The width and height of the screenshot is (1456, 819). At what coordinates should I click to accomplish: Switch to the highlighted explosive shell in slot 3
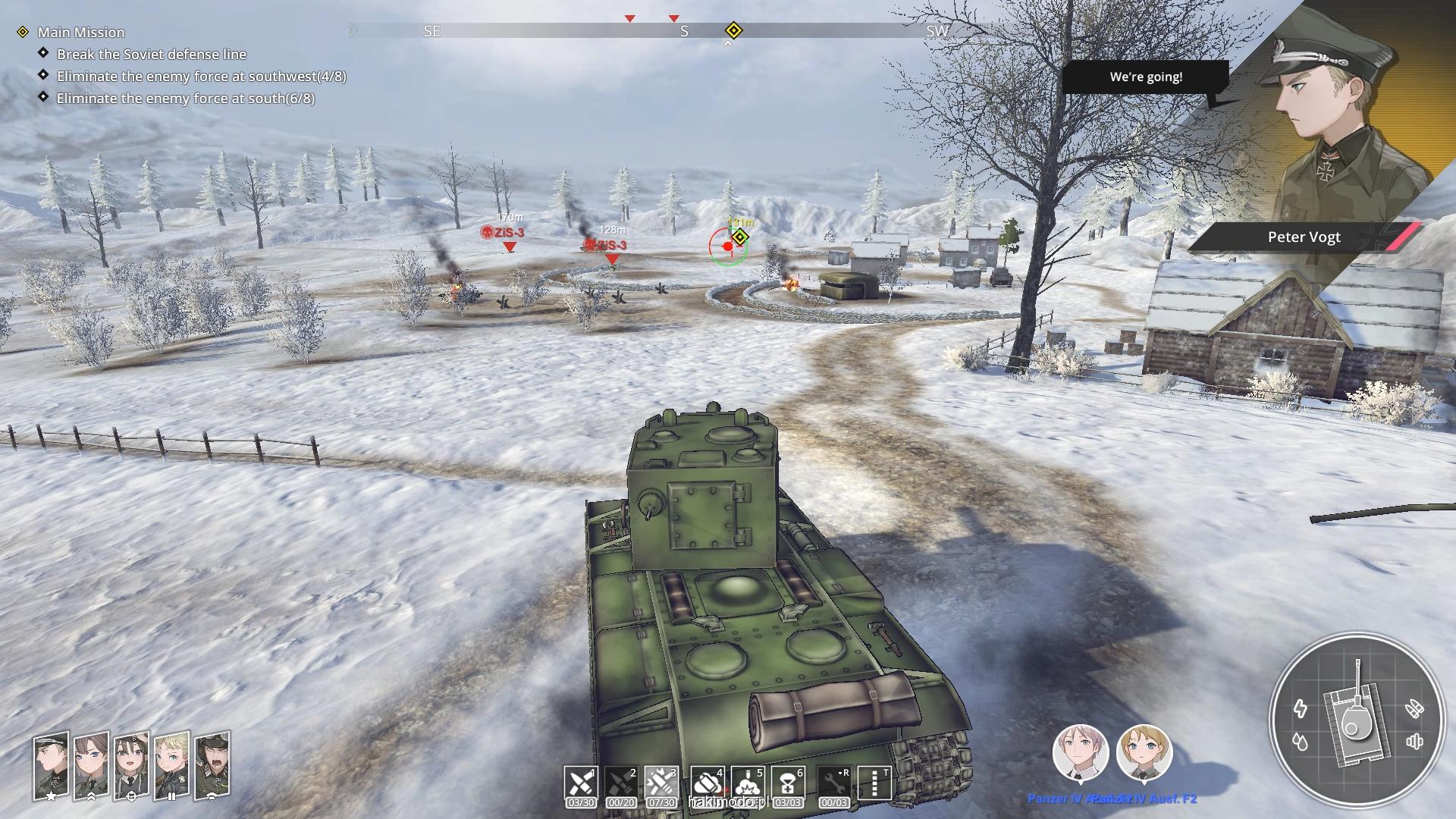[x=661, y=782]
